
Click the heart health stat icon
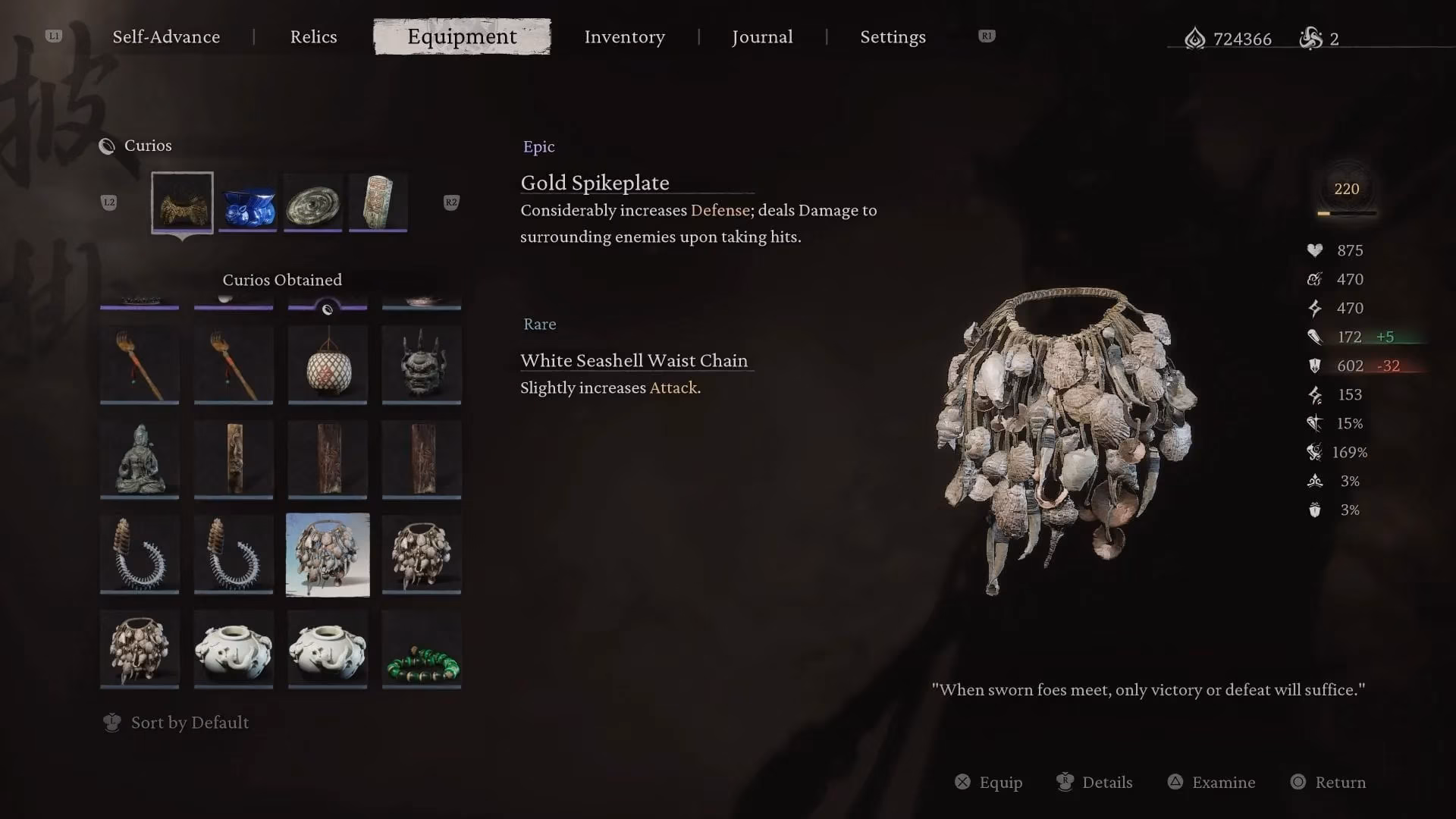1314,250
